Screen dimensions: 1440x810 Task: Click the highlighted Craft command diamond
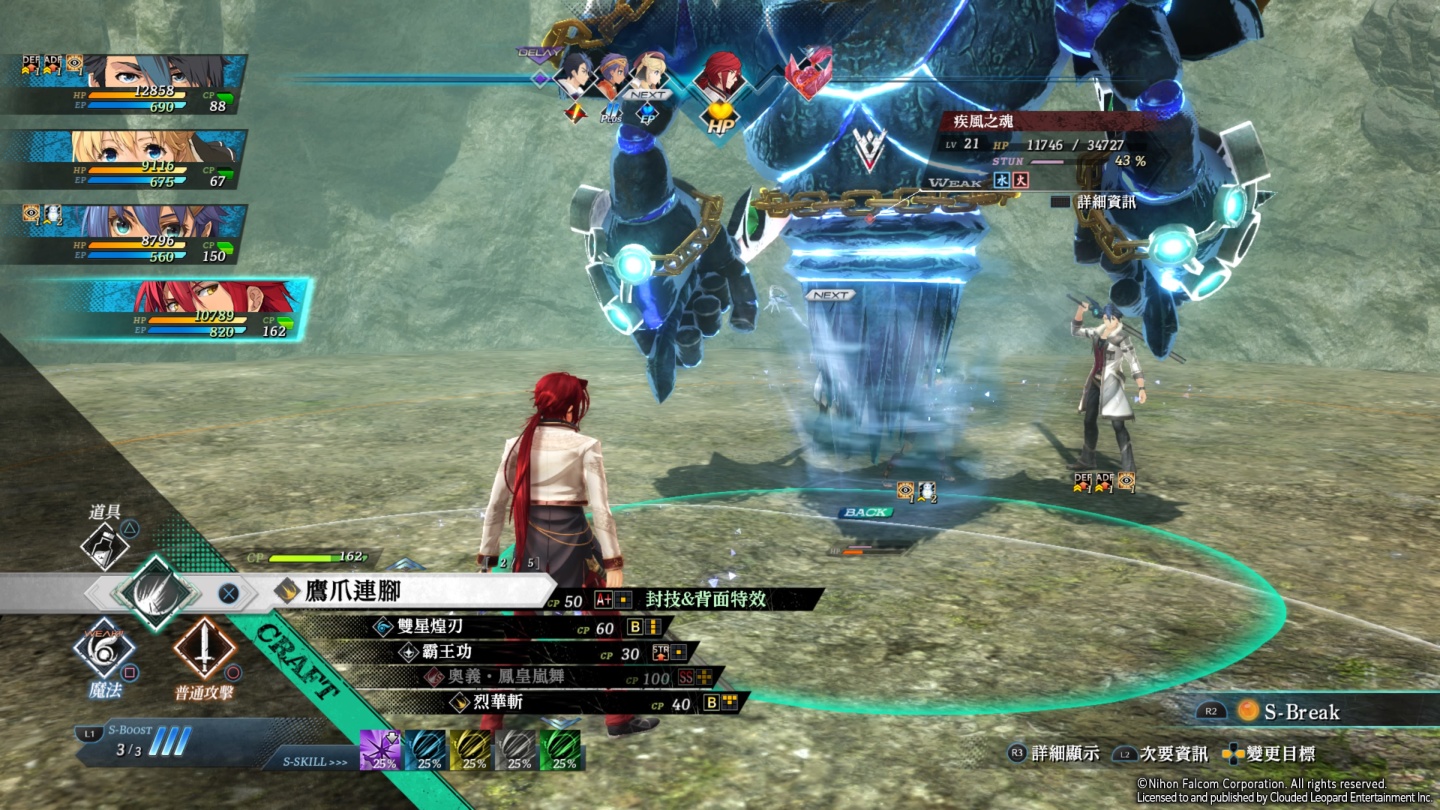click(156, 593)
